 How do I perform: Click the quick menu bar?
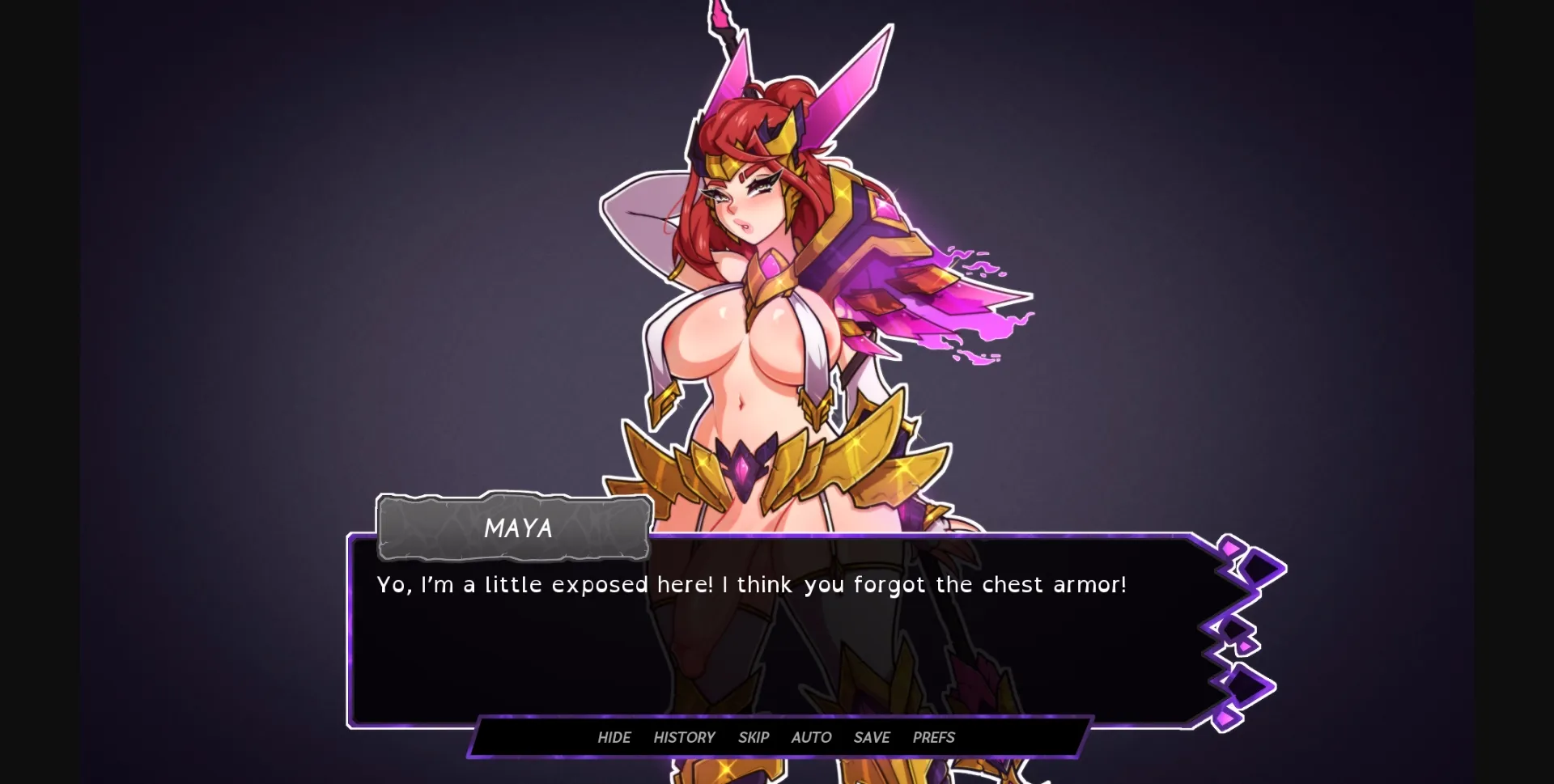click(781, 737)
